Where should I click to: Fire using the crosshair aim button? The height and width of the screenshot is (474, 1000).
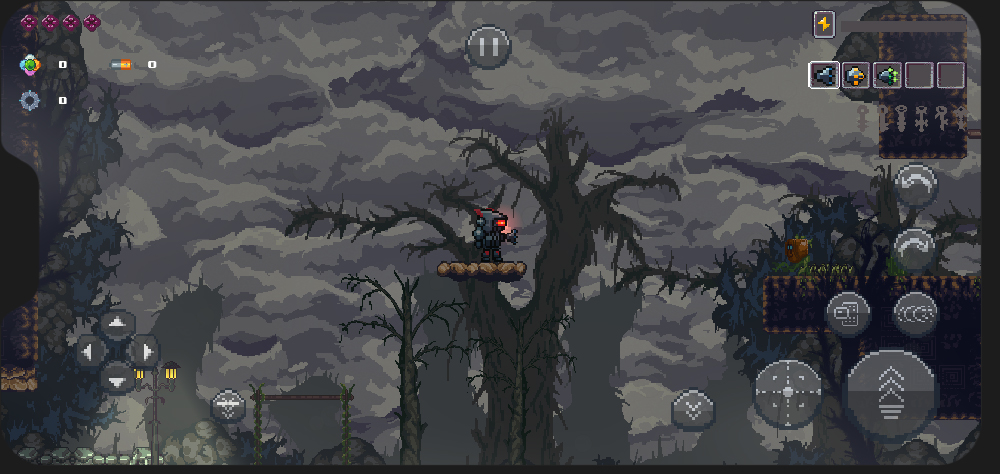pyautogui.click(x=788, y=392)
